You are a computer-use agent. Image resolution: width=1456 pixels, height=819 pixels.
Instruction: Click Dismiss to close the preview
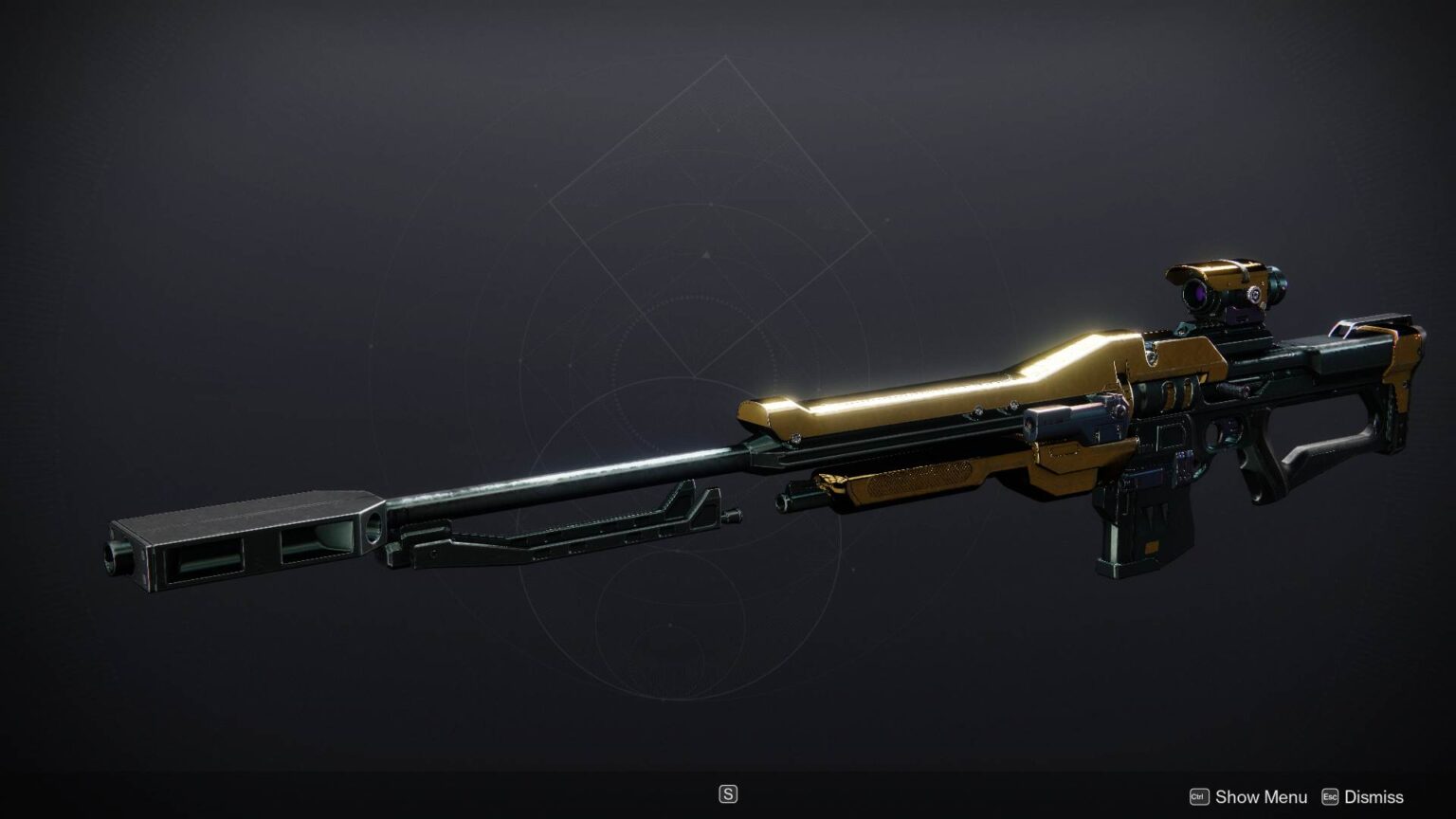click(1374, 797)
